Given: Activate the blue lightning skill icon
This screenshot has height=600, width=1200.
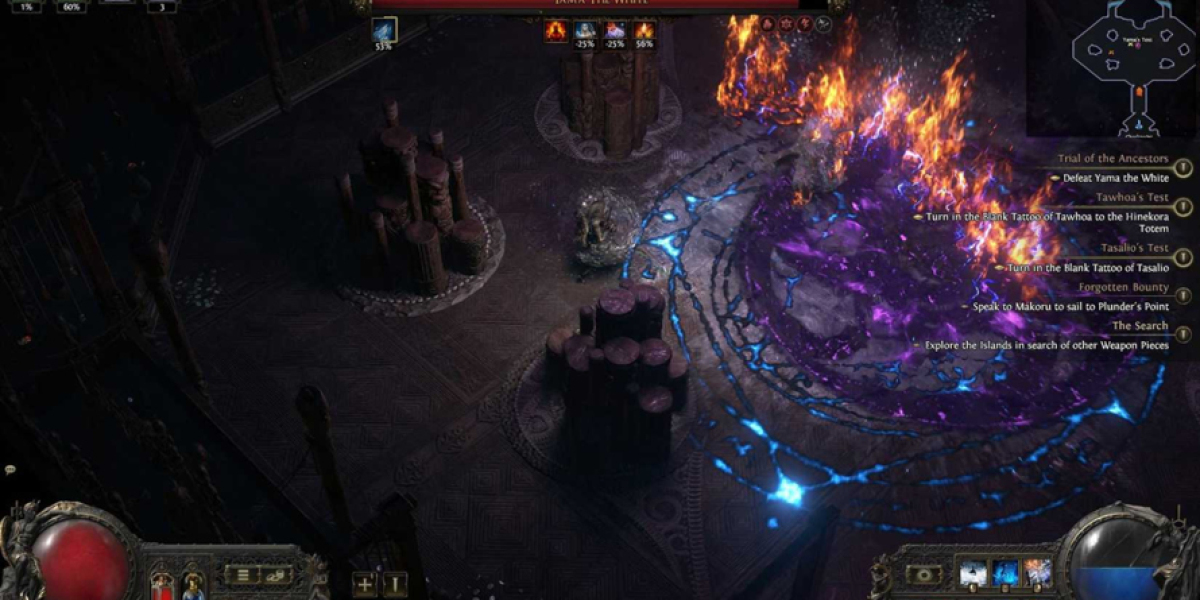Looking at the screenshot, I should 1005,573.
